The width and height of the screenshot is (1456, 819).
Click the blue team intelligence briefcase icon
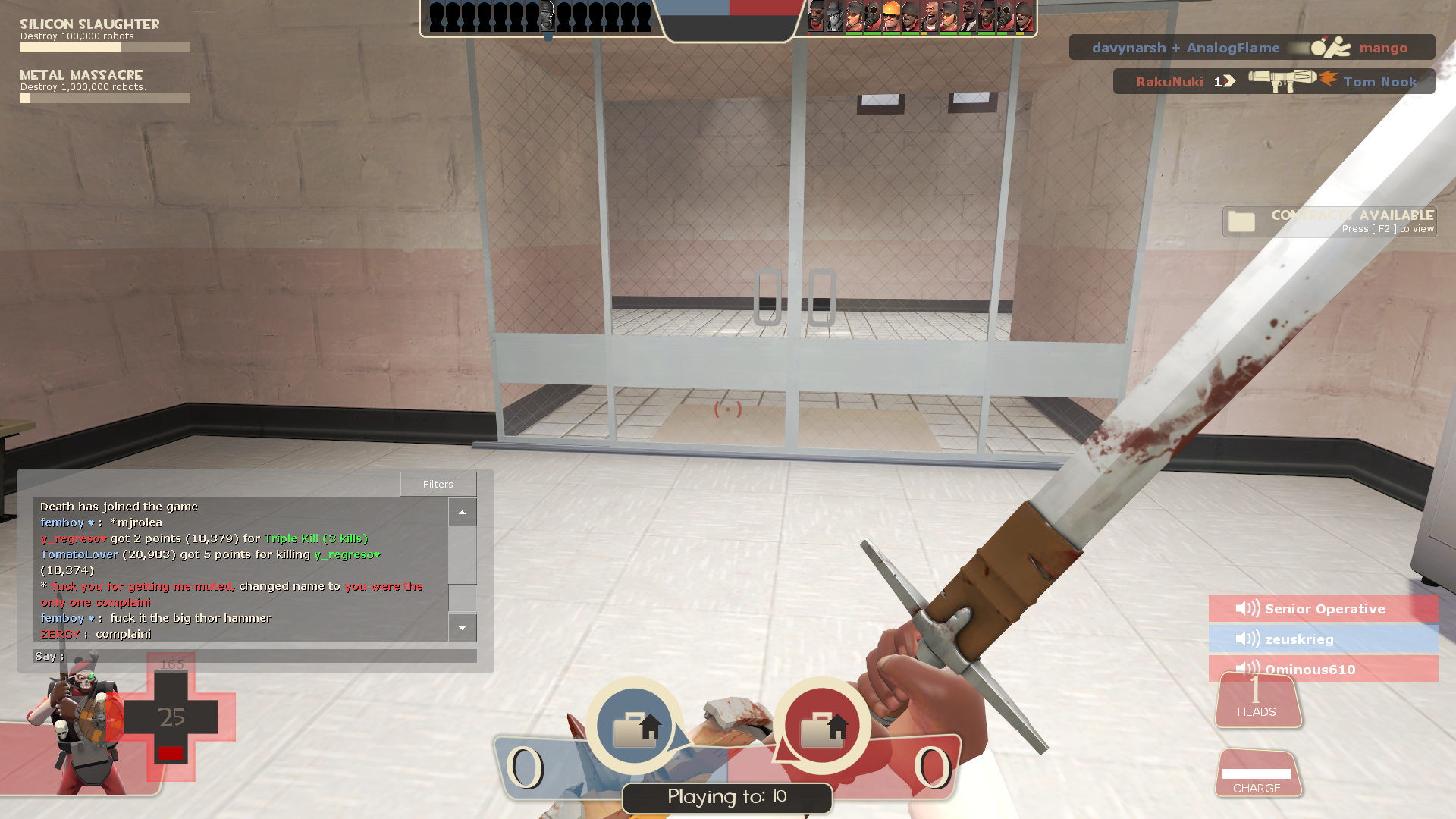pos(635,726)
